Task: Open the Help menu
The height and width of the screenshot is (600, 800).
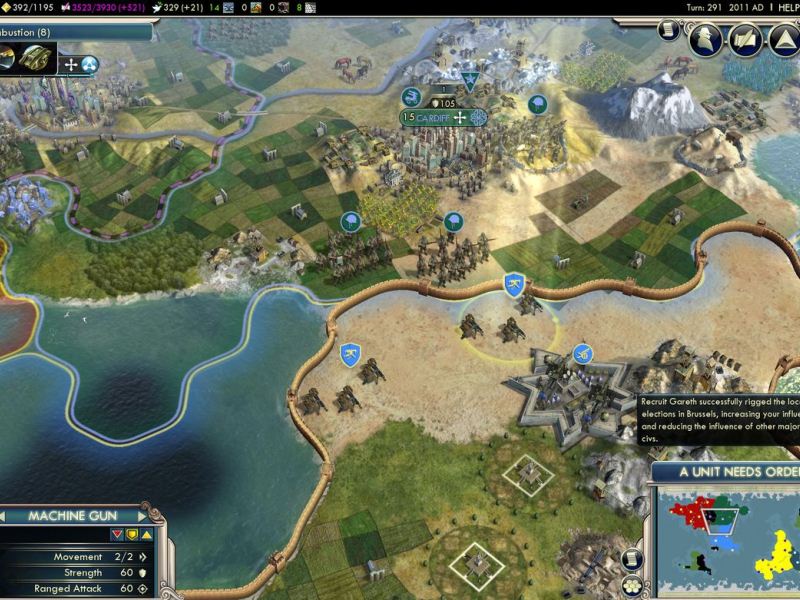Action: [x=784, y=7]
